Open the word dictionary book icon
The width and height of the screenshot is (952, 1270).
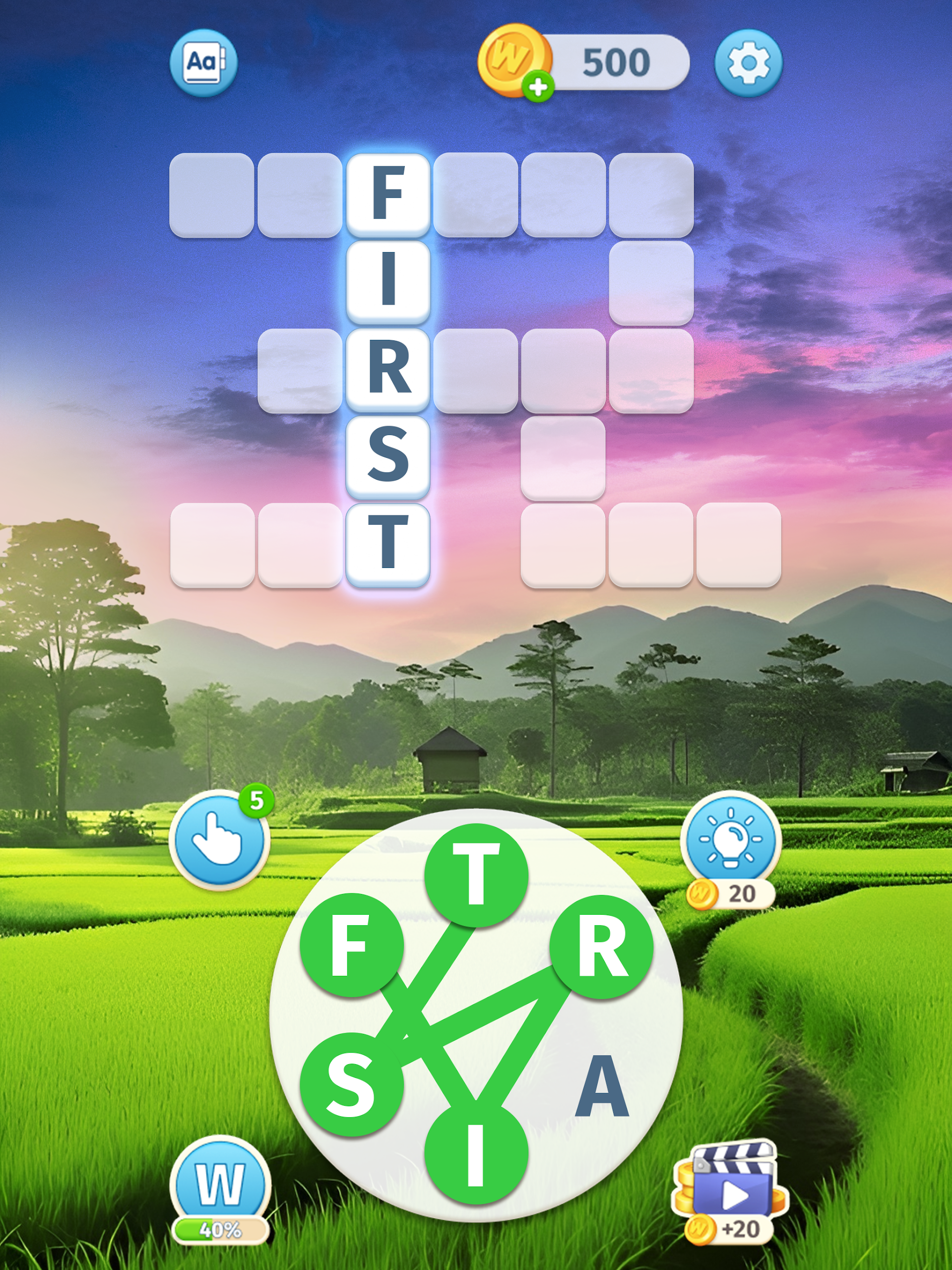(203, 63)
